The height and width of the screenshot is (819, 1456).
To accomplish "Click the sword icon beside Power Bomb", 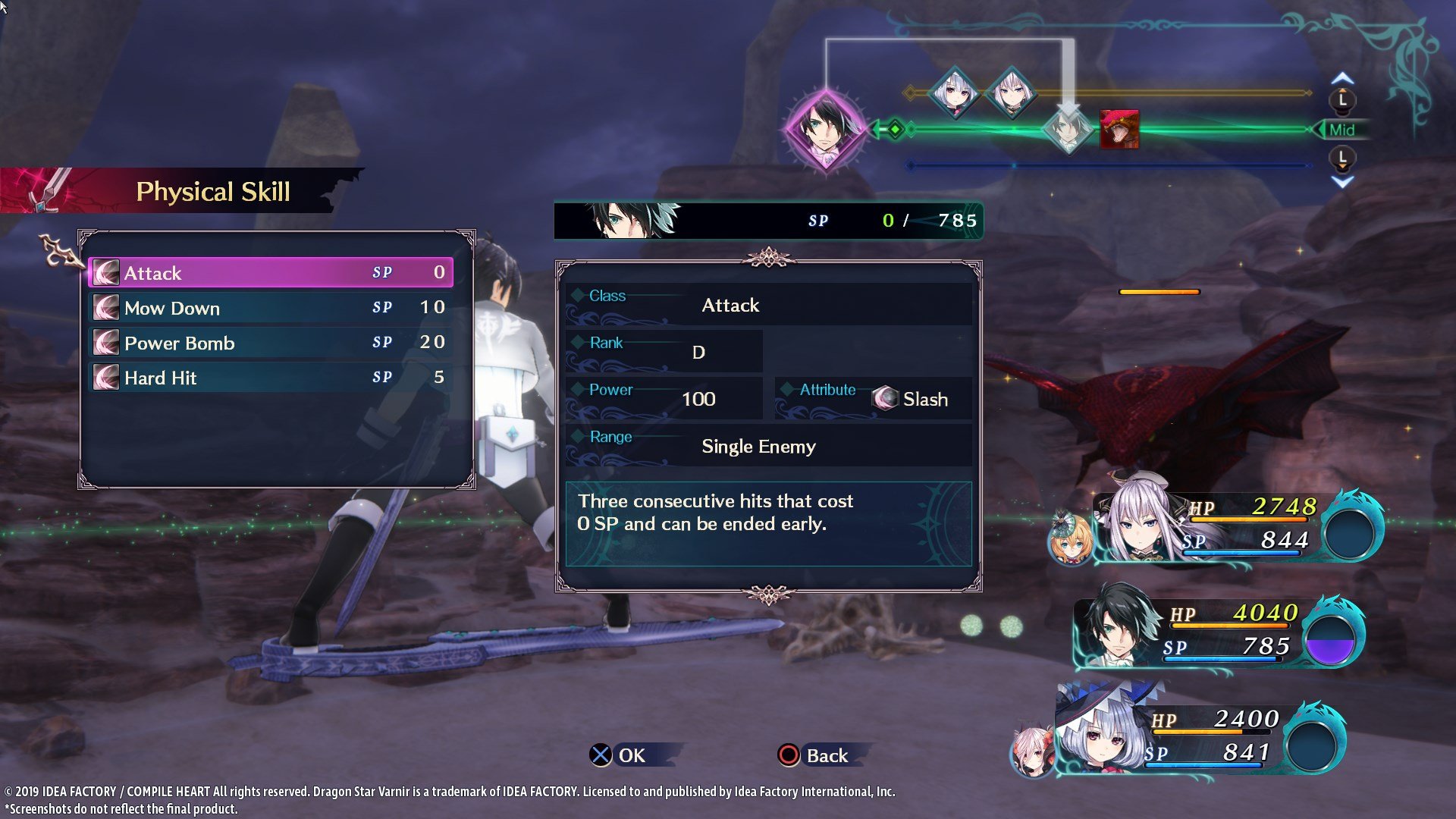I will [106, 343].
